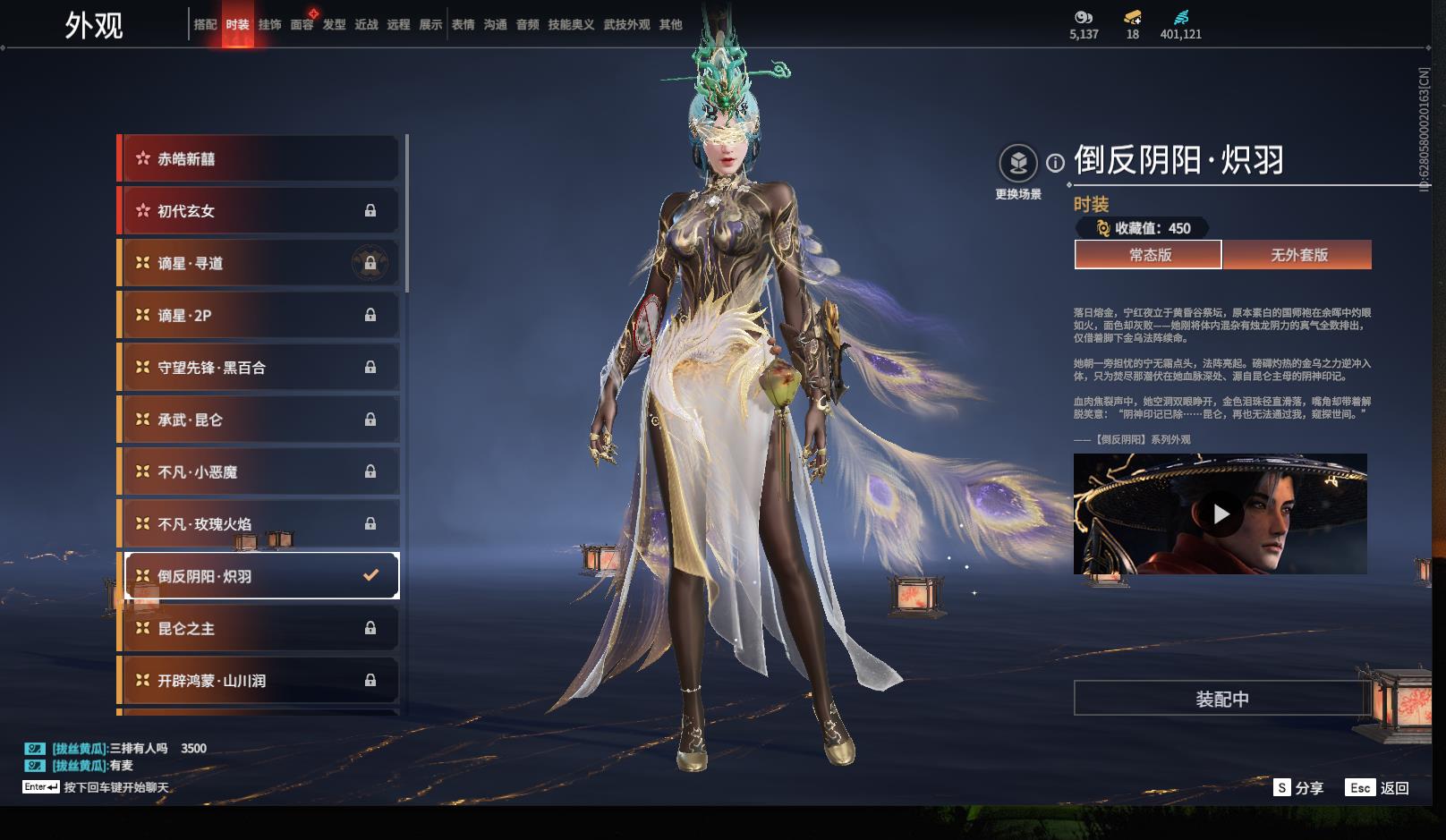Switch to the 武技外观 tab
Viewport: 1446px width, 840px height.
coord(626,25)
